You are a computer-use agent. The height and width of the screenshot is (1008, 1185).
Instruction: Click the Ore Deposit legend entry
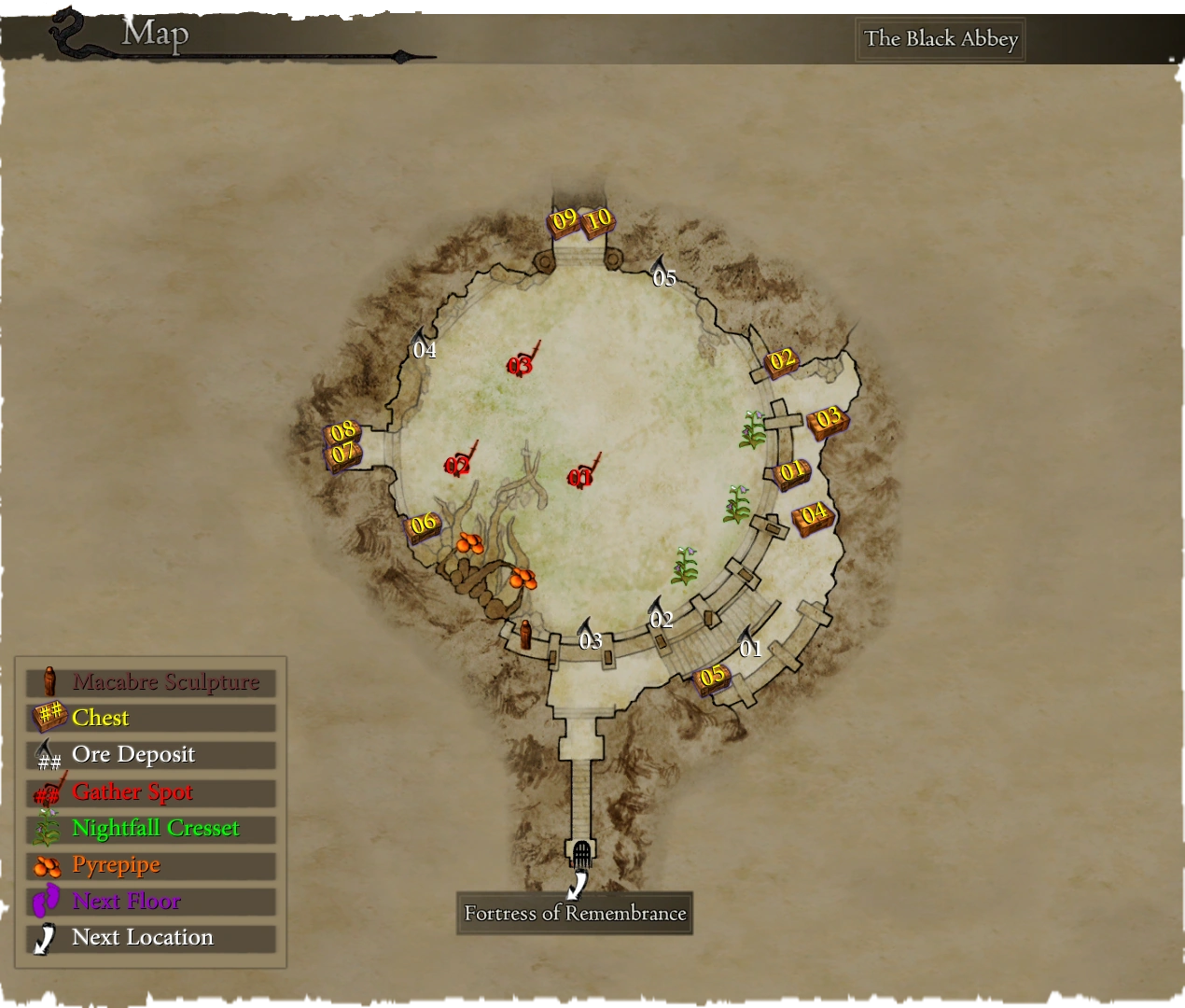click(x=150, y=755)
